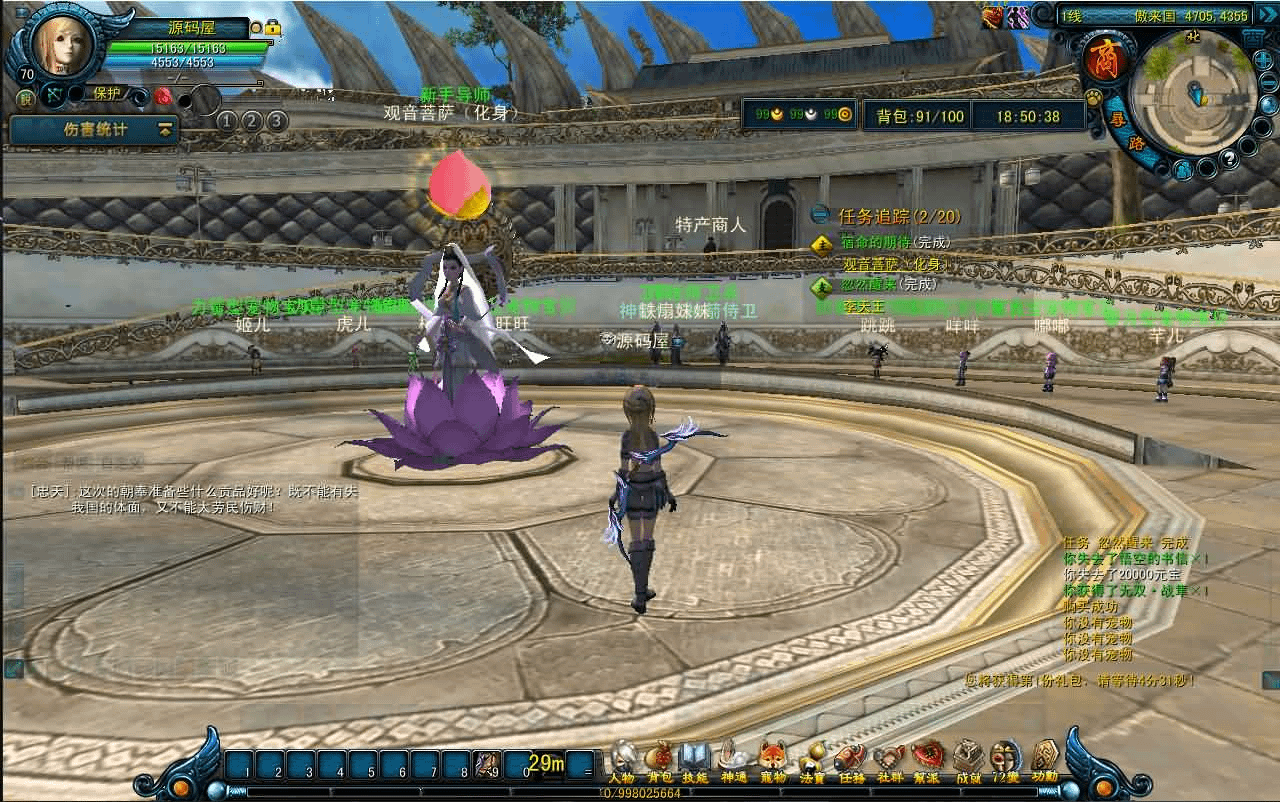Toggle the yellow padlock icon
Image resolution: width=1280 pixels, height=802 pixels.
pos(272,29)
